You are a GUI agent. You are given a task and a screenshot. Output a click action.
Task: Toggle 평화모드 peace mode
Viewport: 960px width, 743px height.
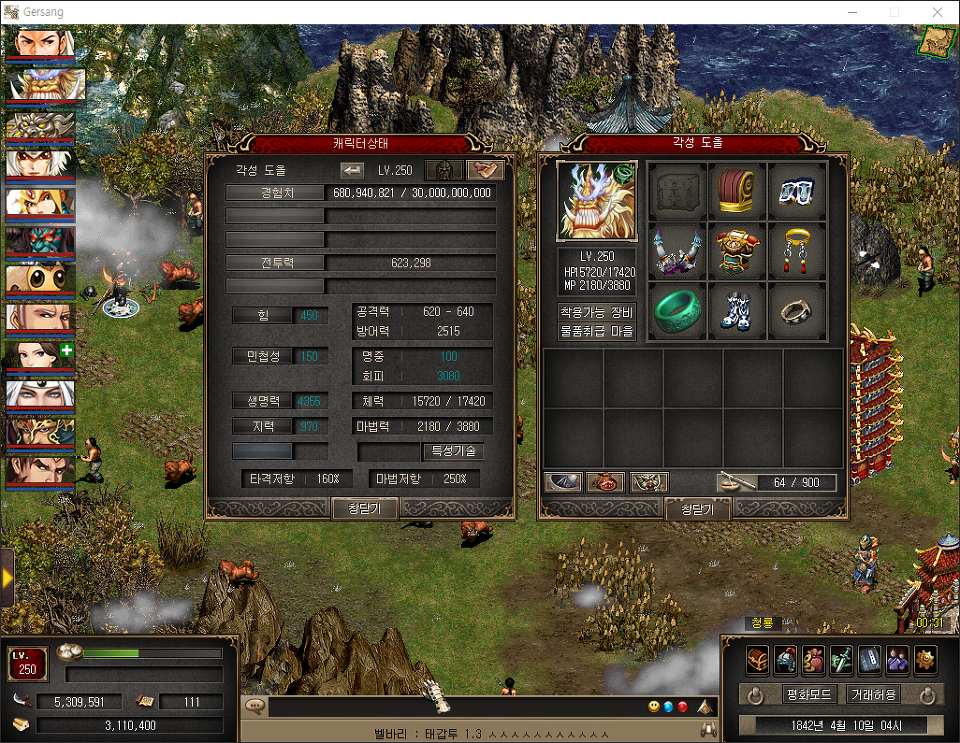(809, 694)
